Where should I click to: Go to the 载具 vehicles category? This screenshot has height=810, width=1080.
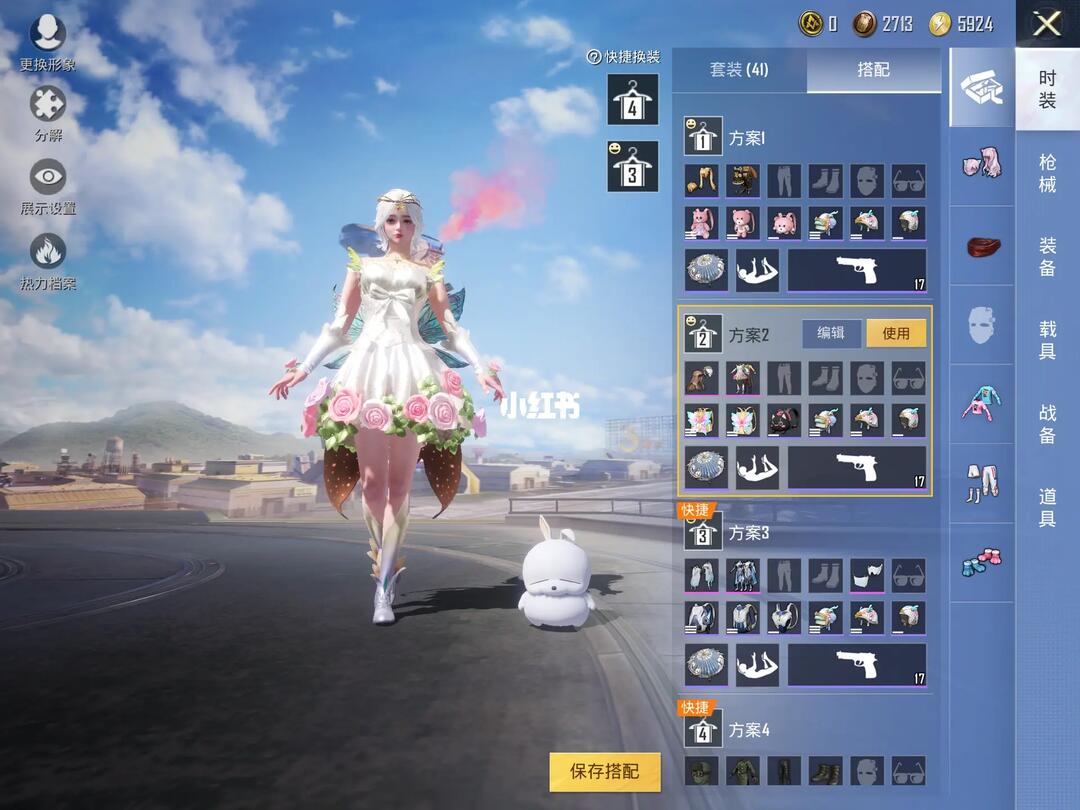point(1047,339)
